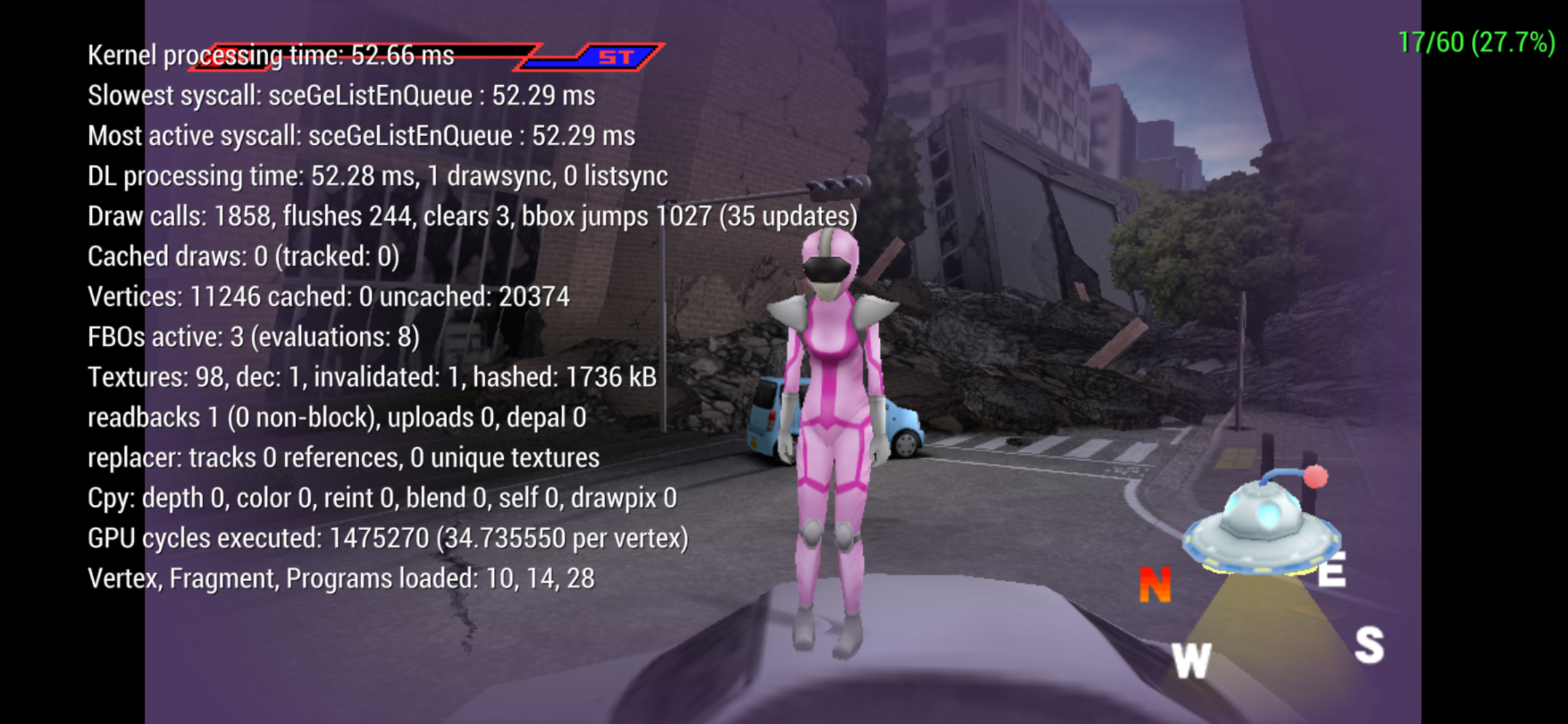Select the Most active syscall entry
The height and width of the screenshot is (724, 1568).
tap(362, 136)
